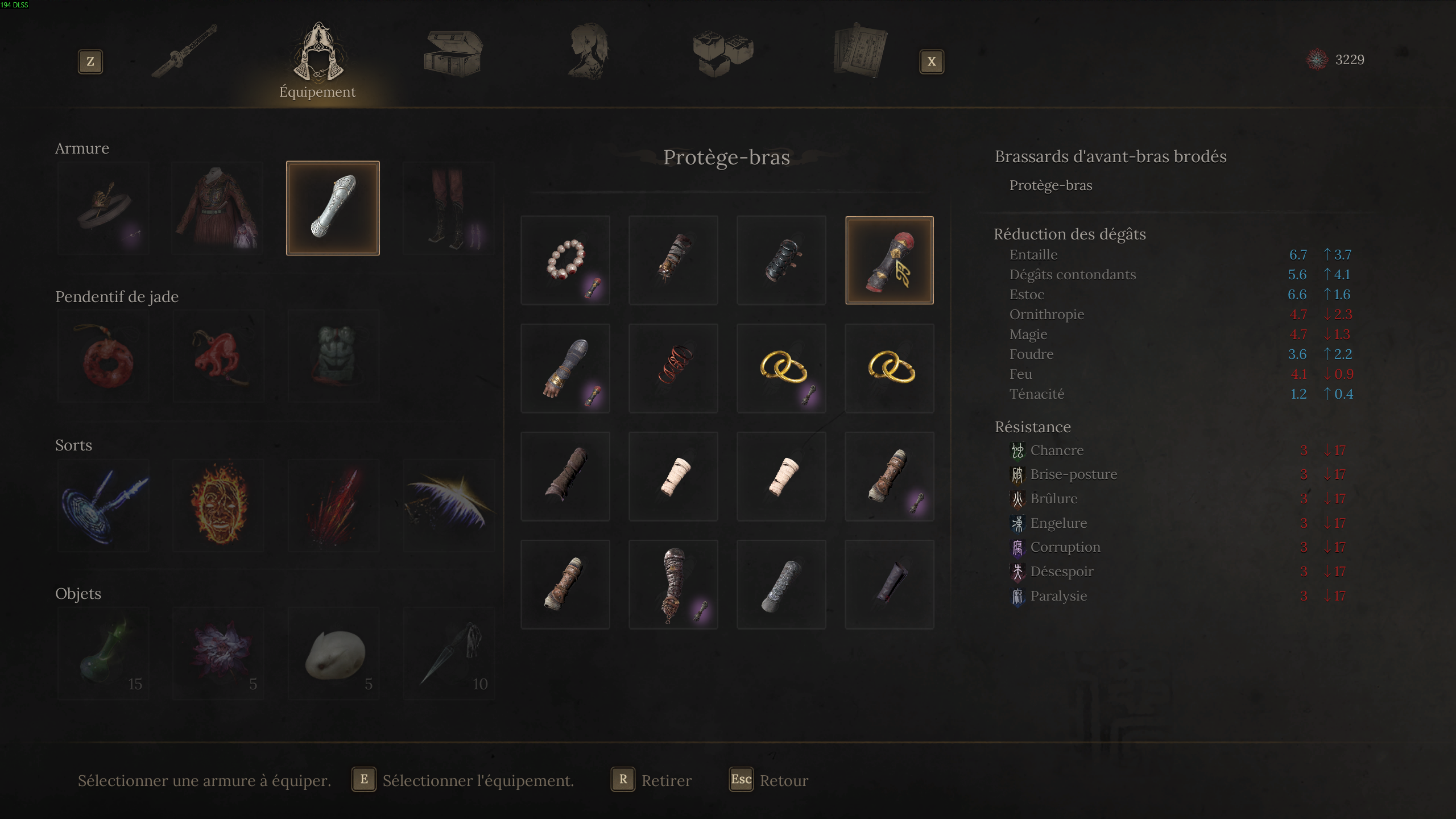
Task: Select the purple flower item with quantity 5
Action: coord(218,653)
